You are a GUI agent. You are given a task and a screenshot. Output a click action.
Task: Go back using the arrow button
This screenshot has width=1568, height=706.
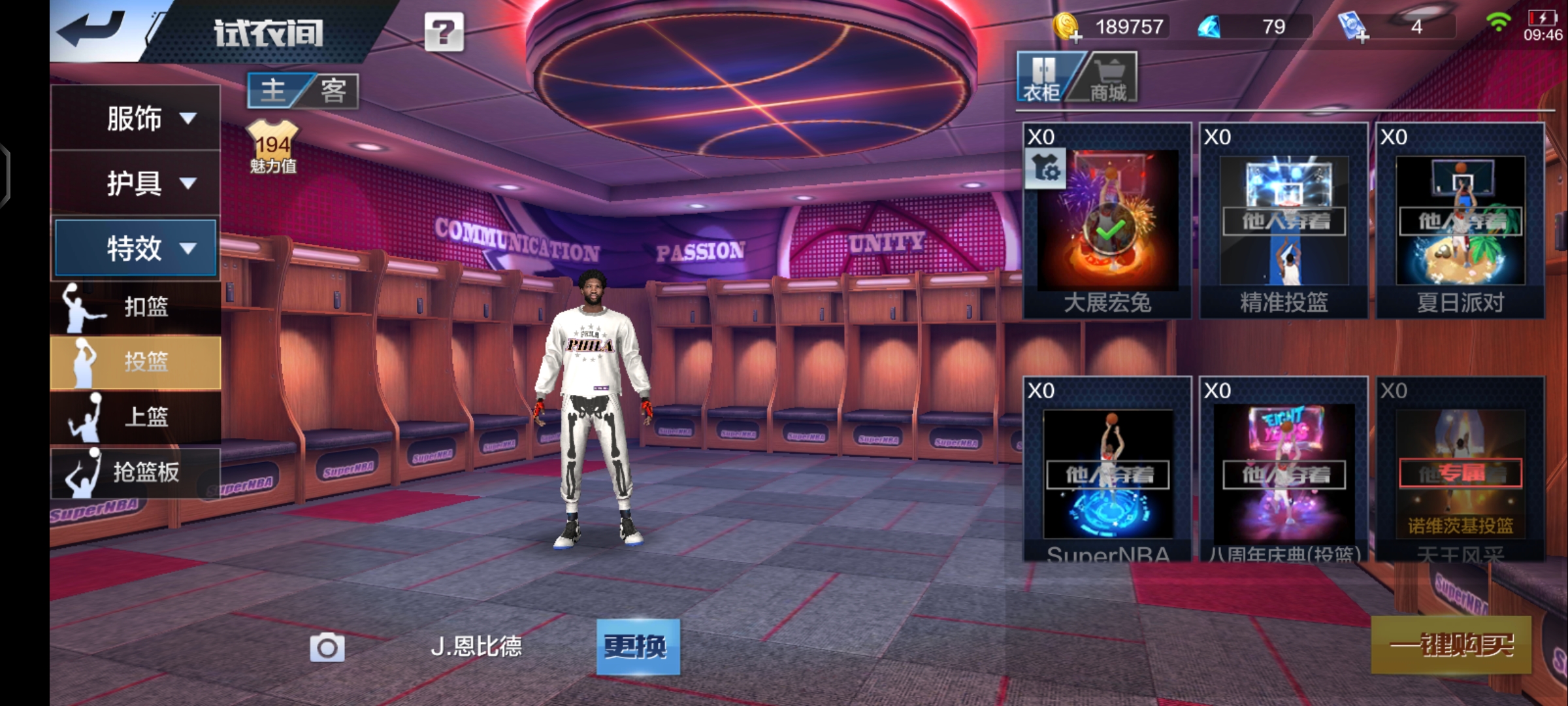92,29
